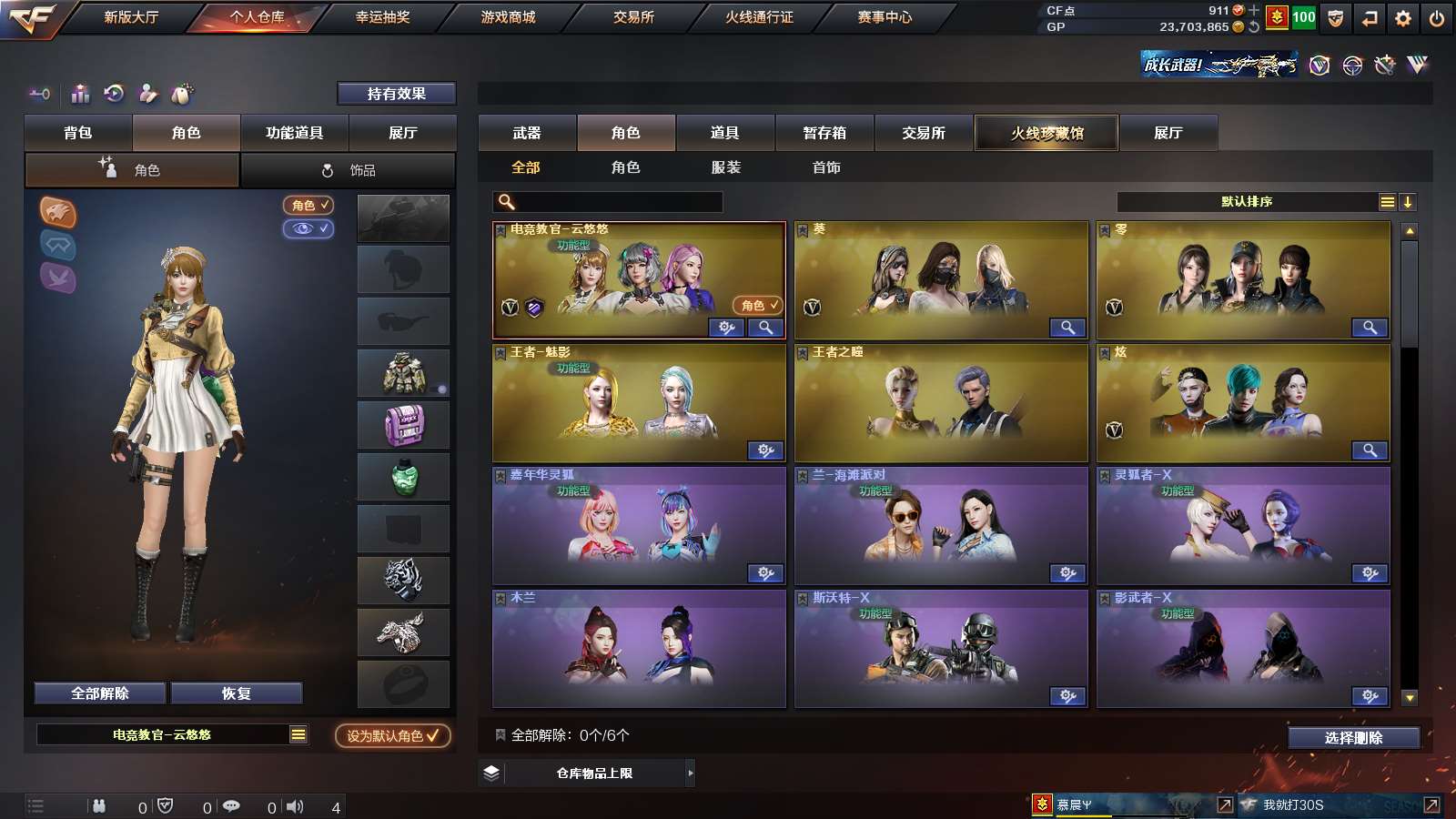The width and height of the screenshot is (1456, 819).
Task: Open the 武器 weapons warehouse tab
Action: click(x=527, y=133)
